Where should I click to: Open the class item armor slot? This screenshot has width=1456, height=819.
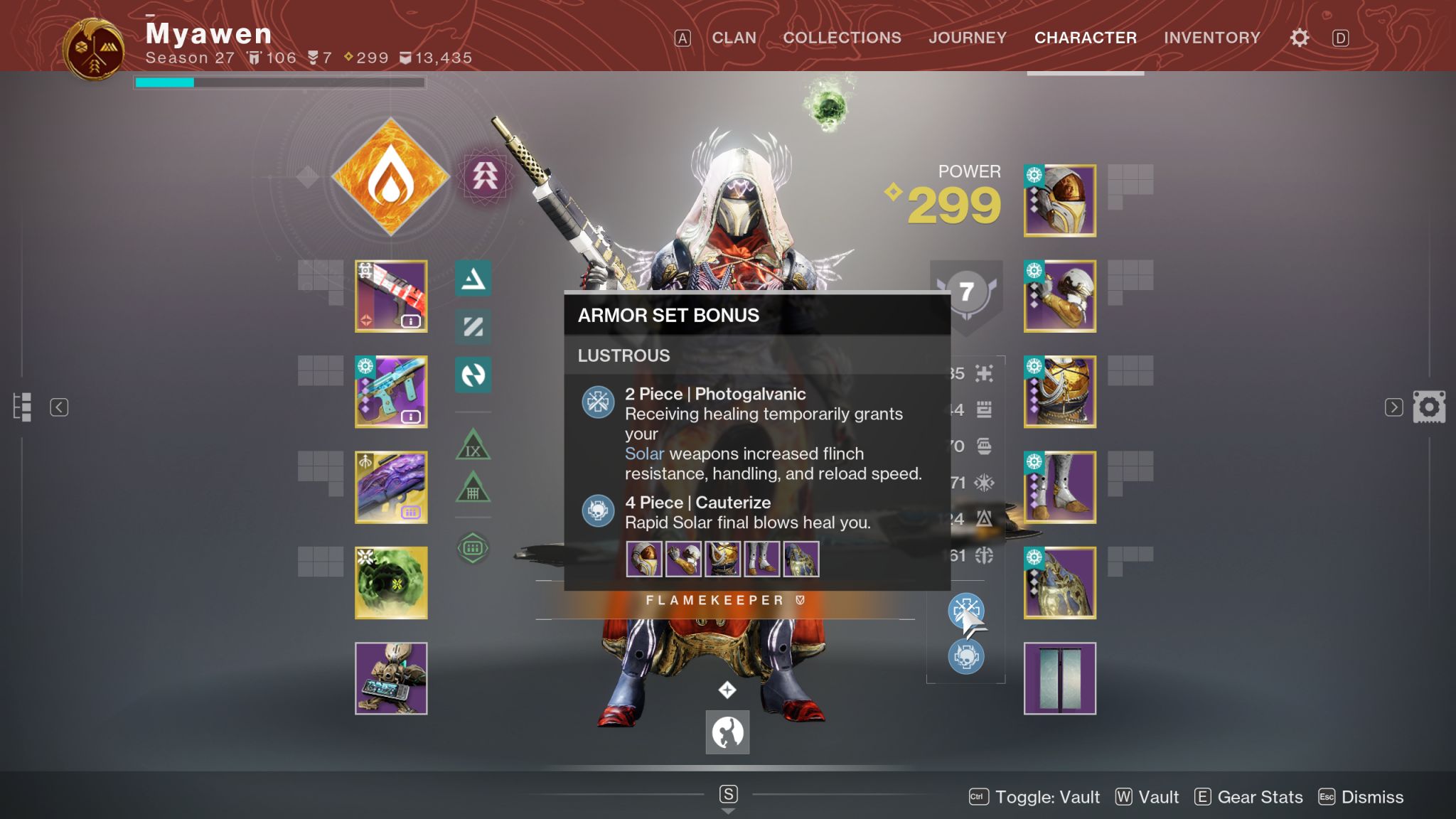point(1059,582)
